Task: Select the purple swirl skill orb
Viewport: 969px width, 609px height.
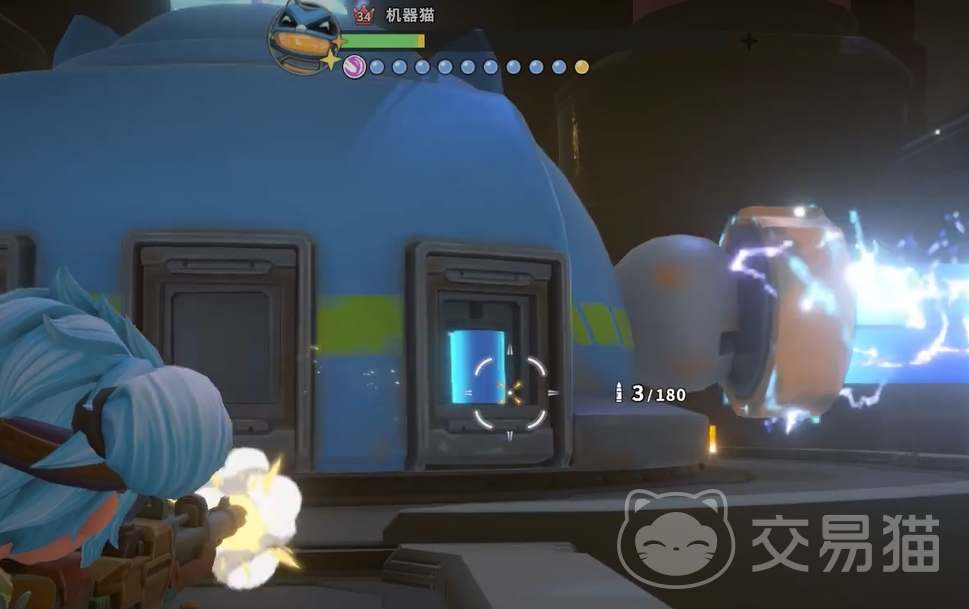Action: [x=354, y=67]
